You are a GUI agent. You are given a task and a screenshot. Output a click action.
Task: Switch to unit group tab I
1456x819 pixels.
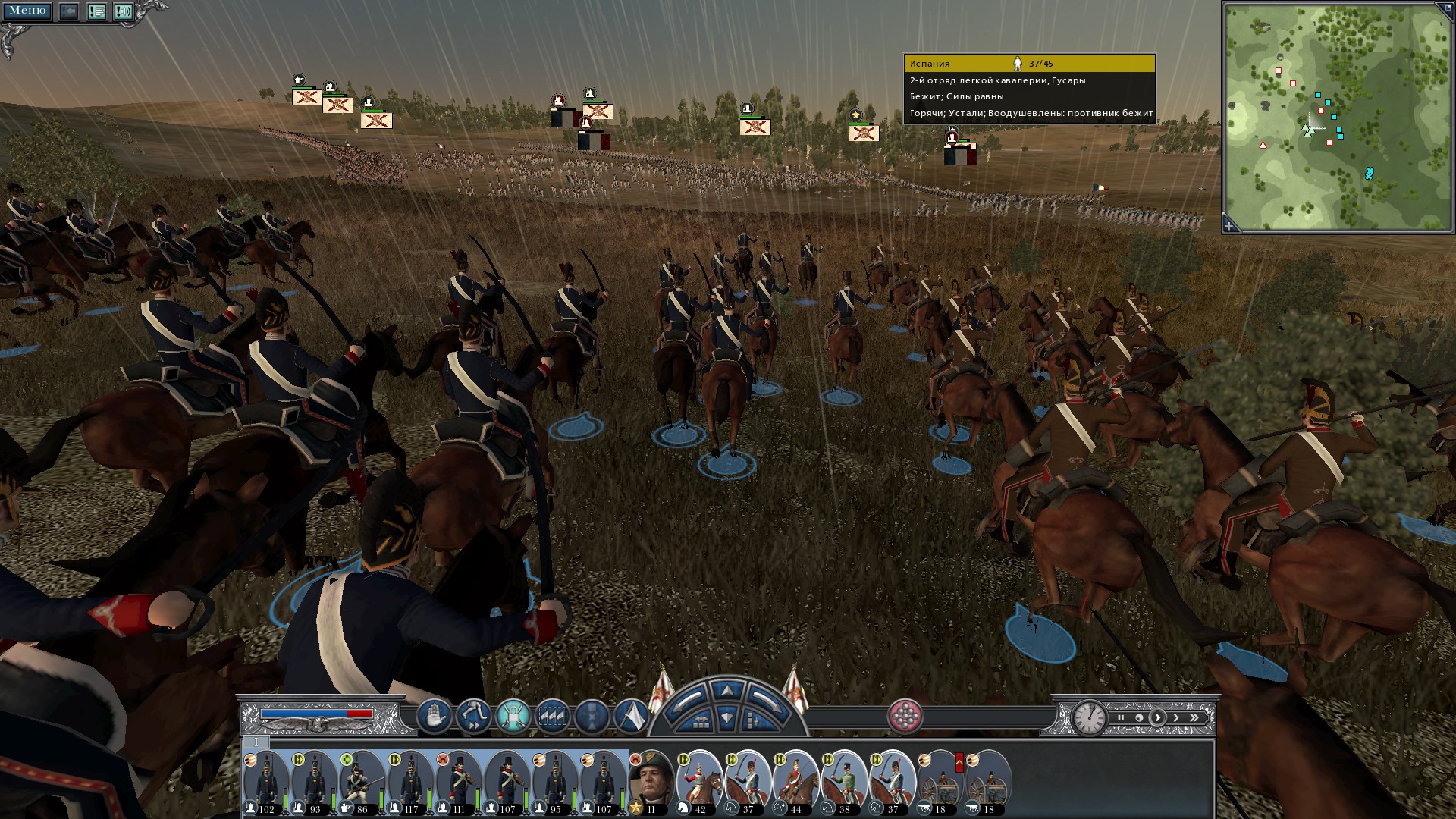click(256, 742)
